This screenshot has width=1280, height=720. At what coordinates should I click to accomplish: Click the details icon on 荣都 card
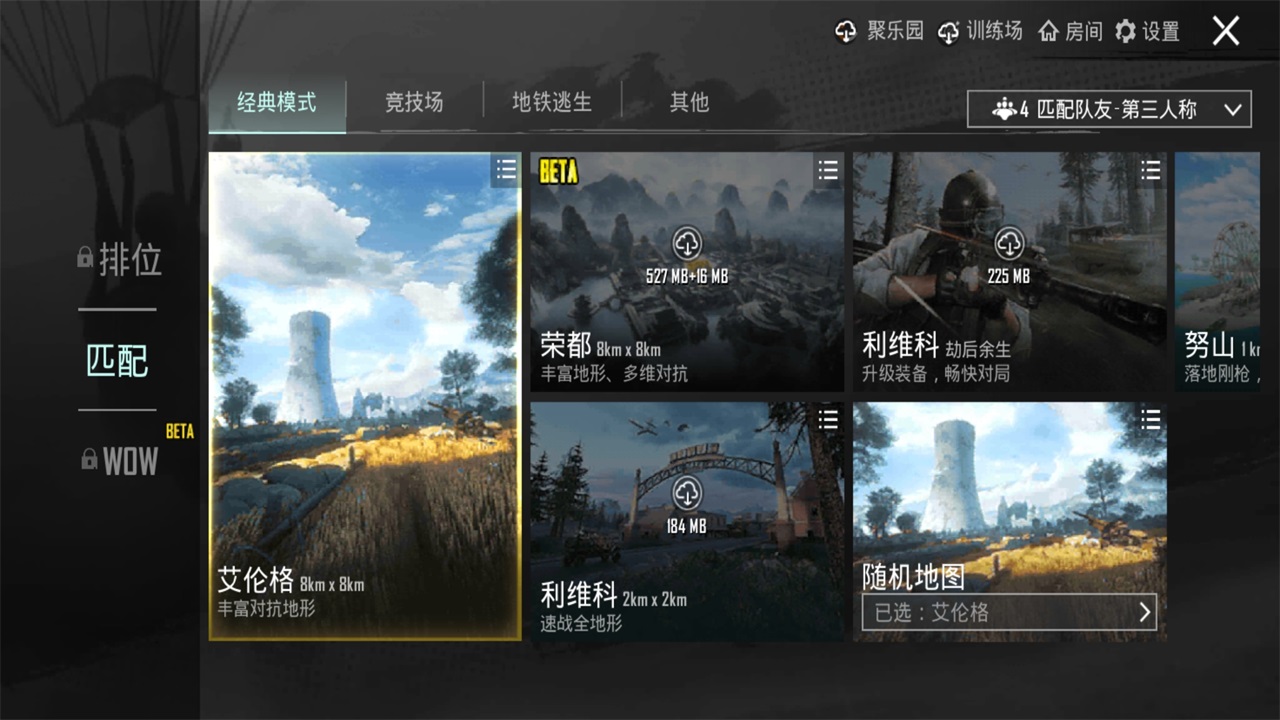tap(827, 171)
